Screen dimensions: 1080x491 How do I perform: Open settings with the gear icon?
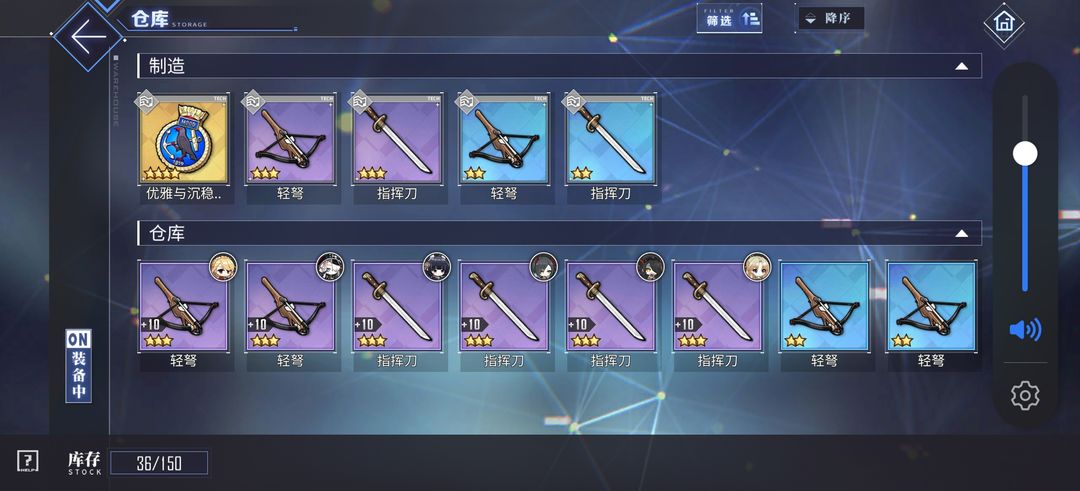(x=1025, y=396)
